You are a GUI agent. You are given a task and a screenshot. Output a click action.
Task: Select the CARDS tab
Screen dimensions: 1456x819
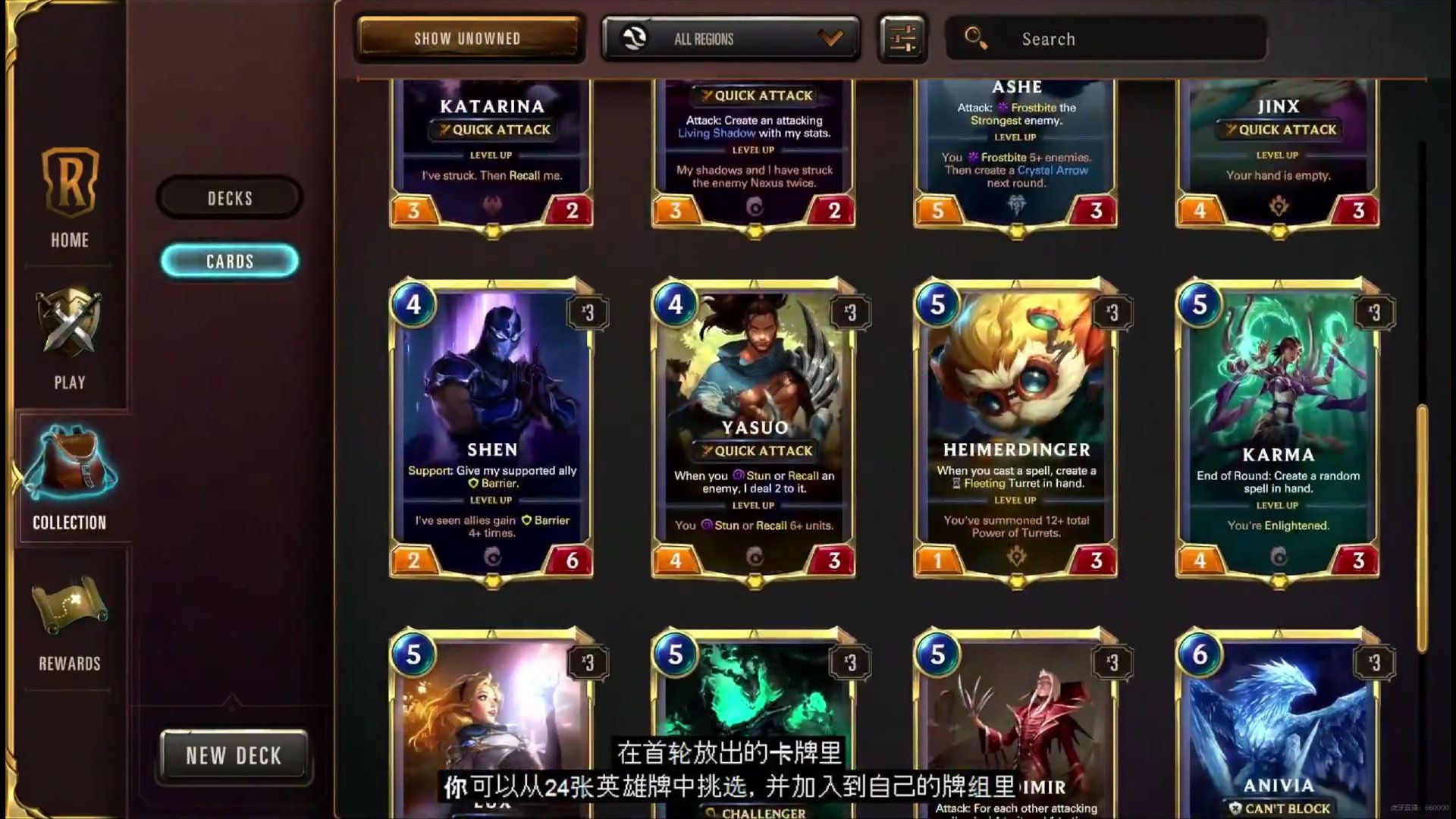[x=230, y=261]
